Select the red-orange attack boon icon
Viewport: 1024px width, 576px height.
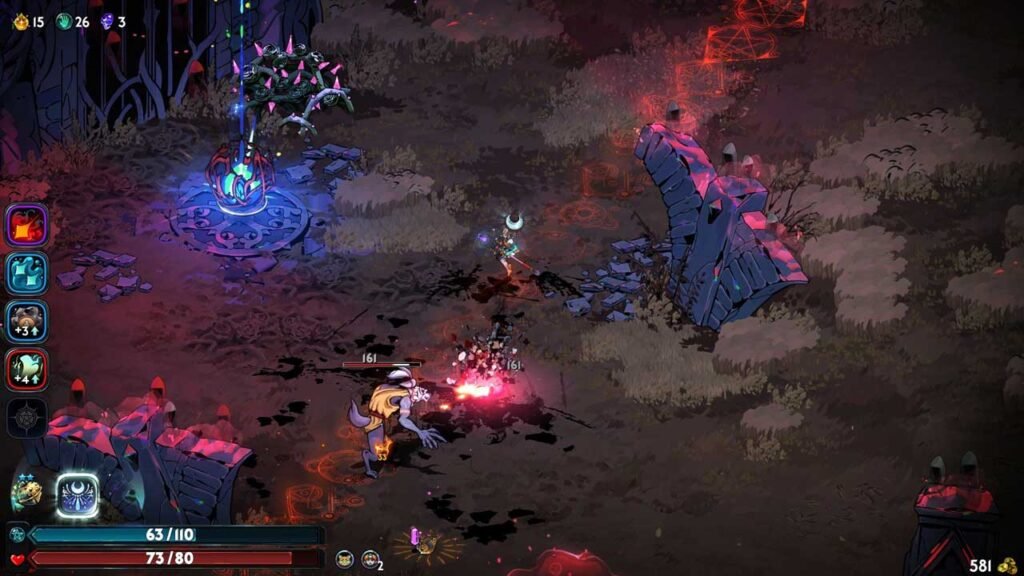point(27,225)
